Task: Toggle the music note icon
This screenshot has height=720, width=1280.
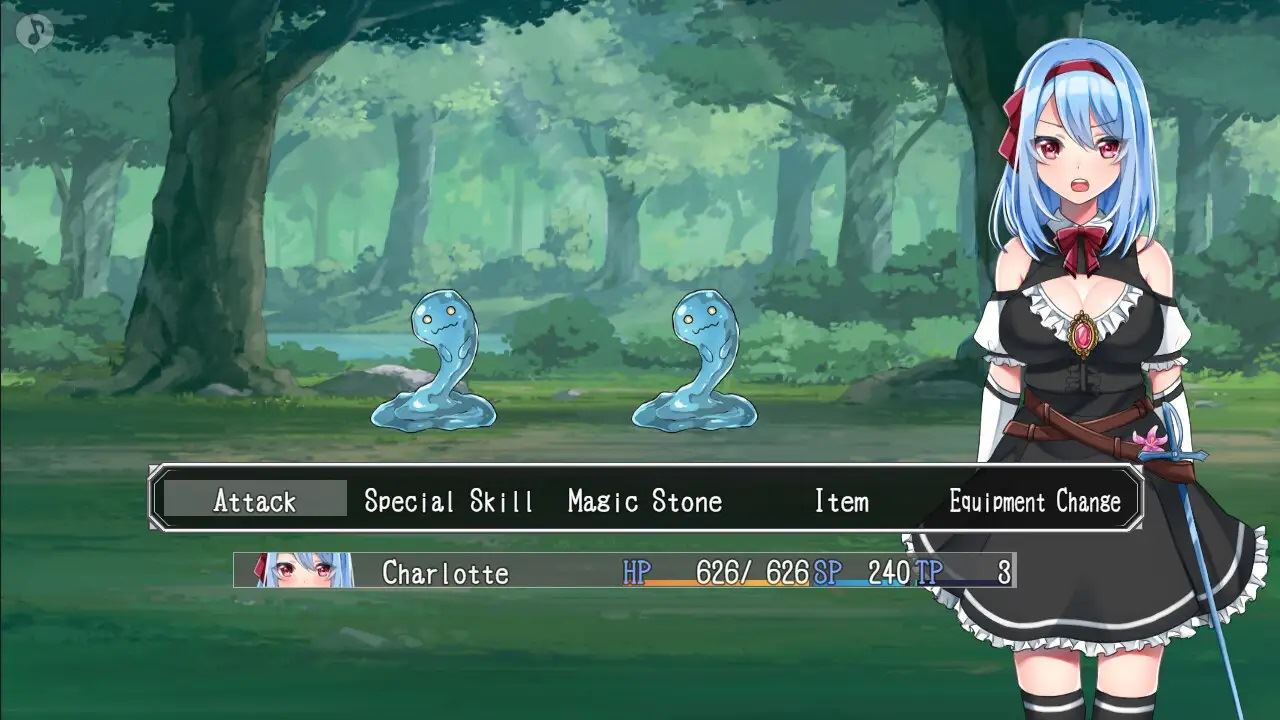Action: tap(35, 31)
